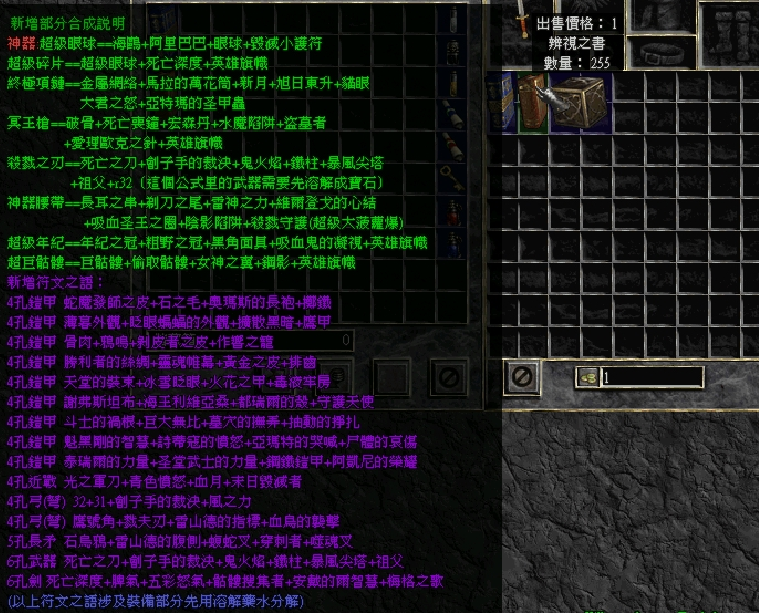
Task: Click the equipped sword weapon slot
Action: point(521,20)
